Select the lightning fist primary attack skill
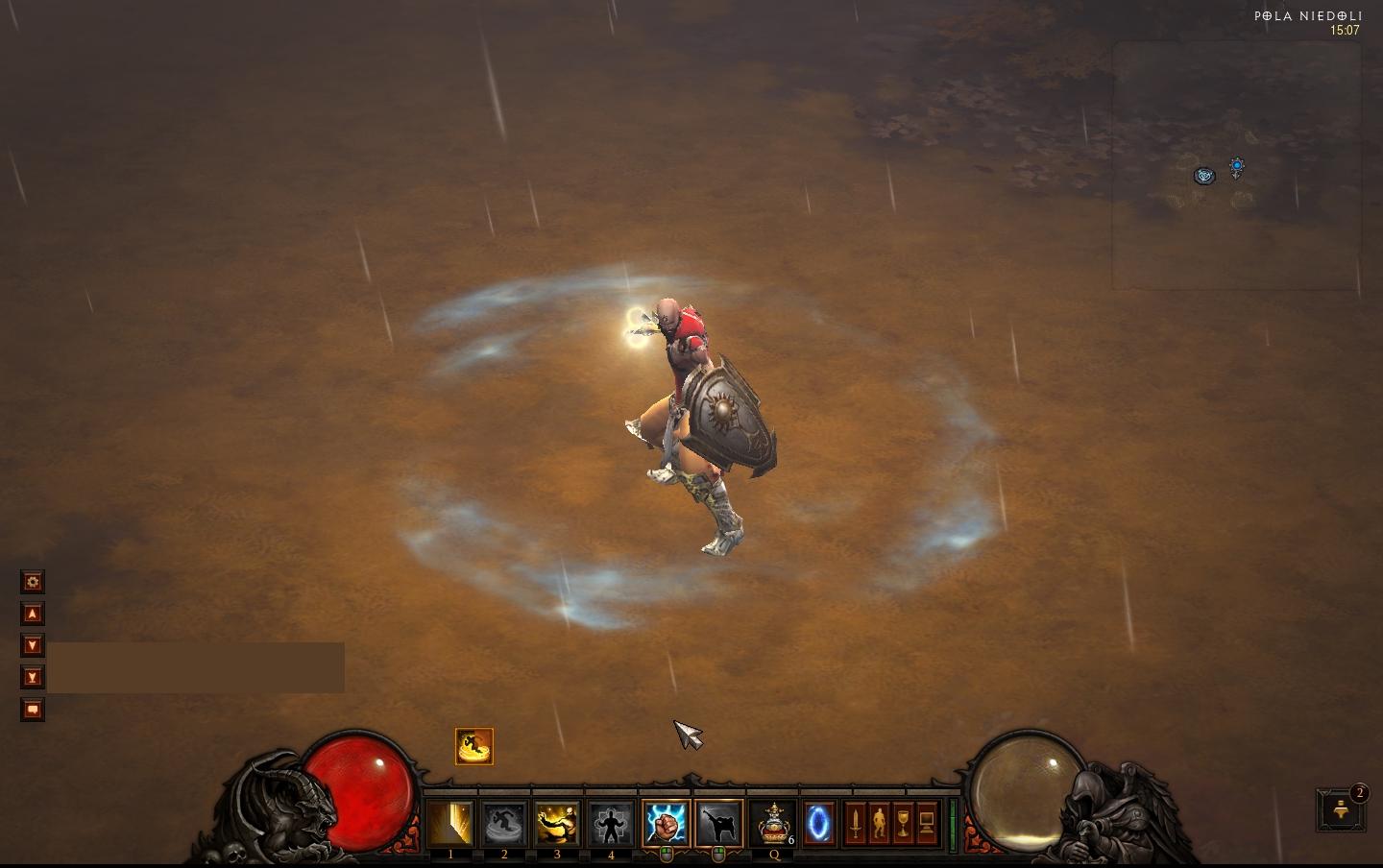 [x=666, y=824]
